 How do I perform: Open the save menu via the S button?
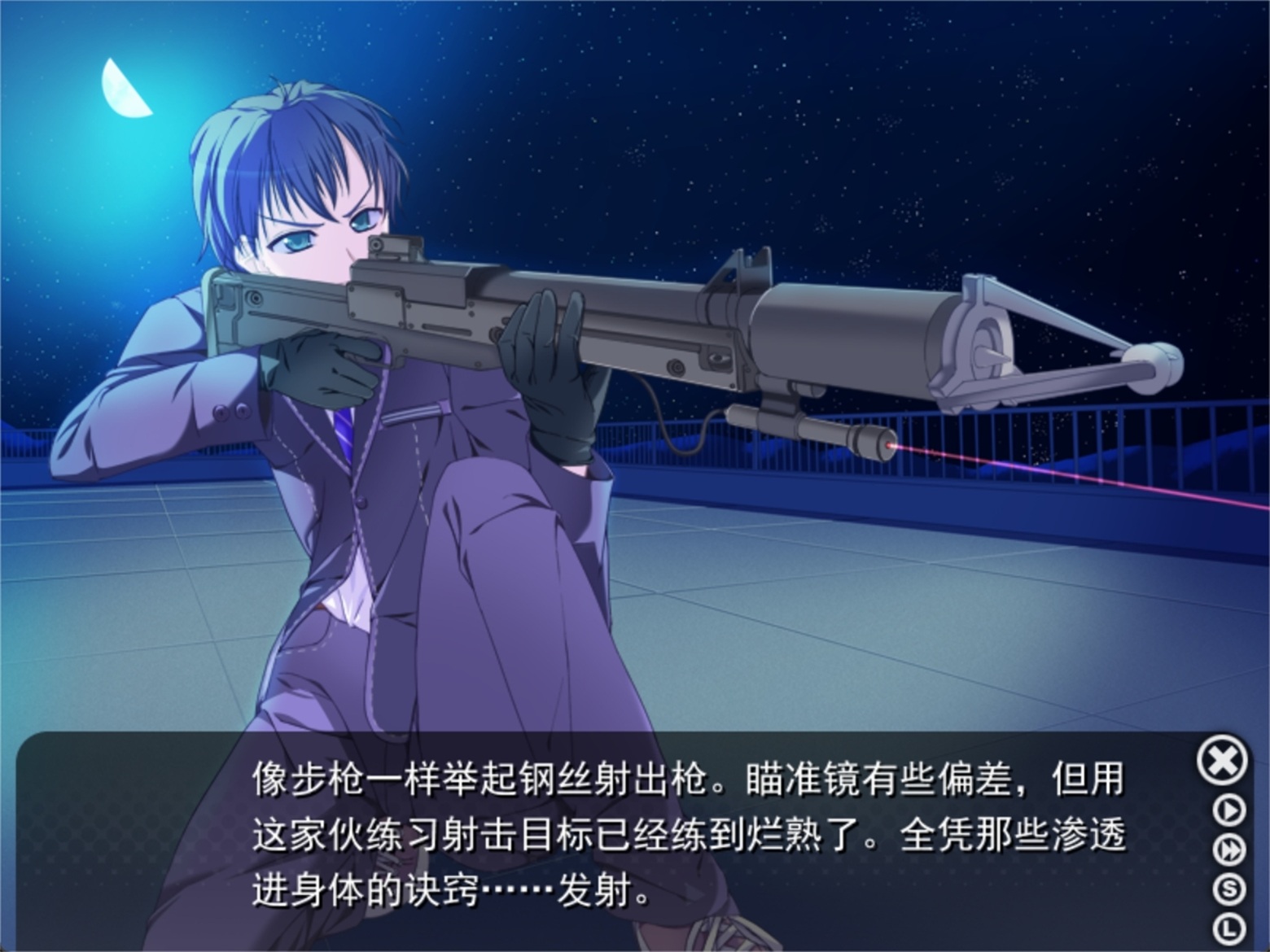click(x=1229, y=889)
